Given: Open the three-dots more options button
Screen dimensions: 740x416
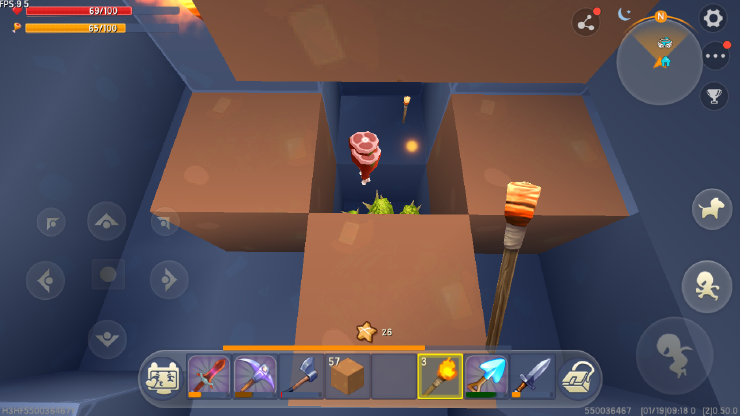Looking at the screenshot, I should 715,56.
